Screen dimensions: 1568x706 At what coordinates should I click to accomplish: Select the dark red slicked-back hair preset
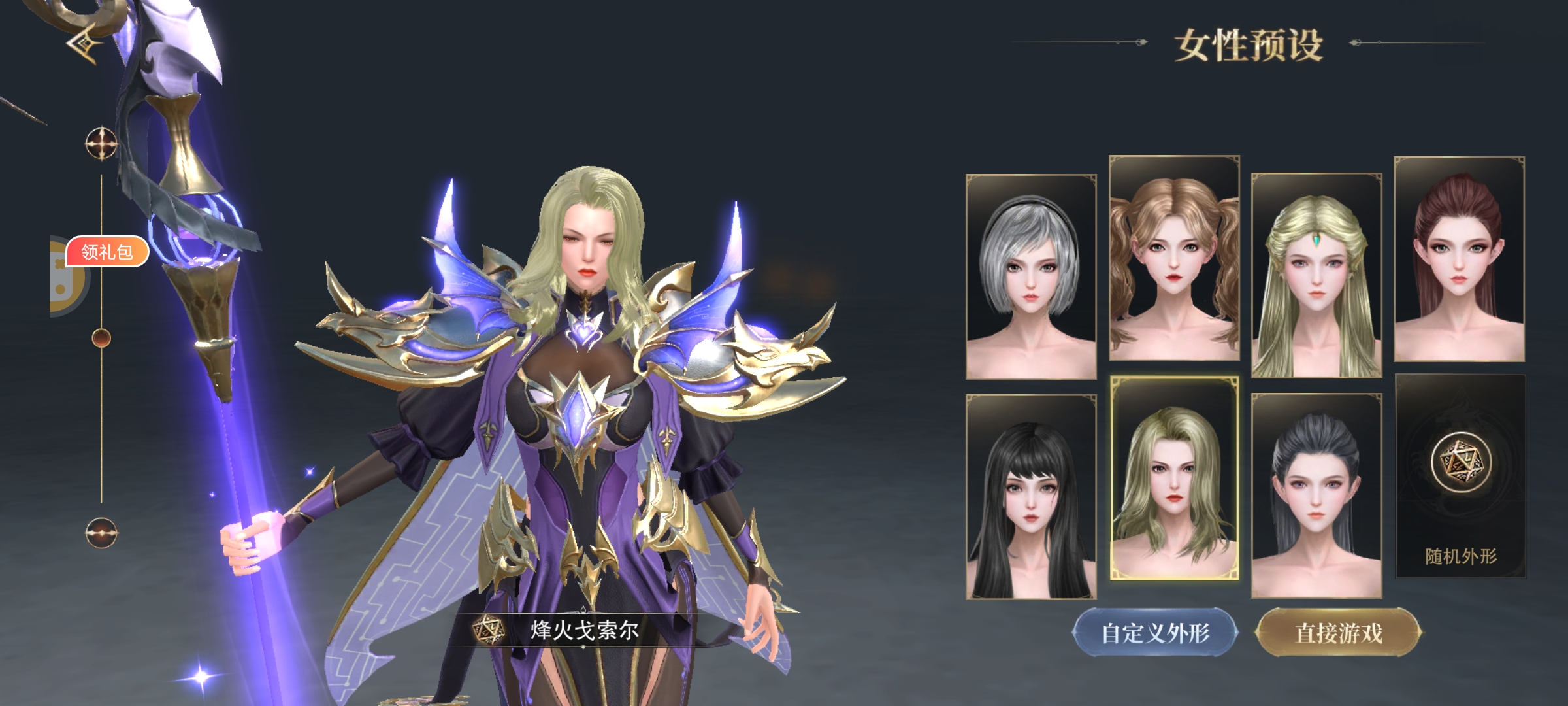coord(1459,259)
